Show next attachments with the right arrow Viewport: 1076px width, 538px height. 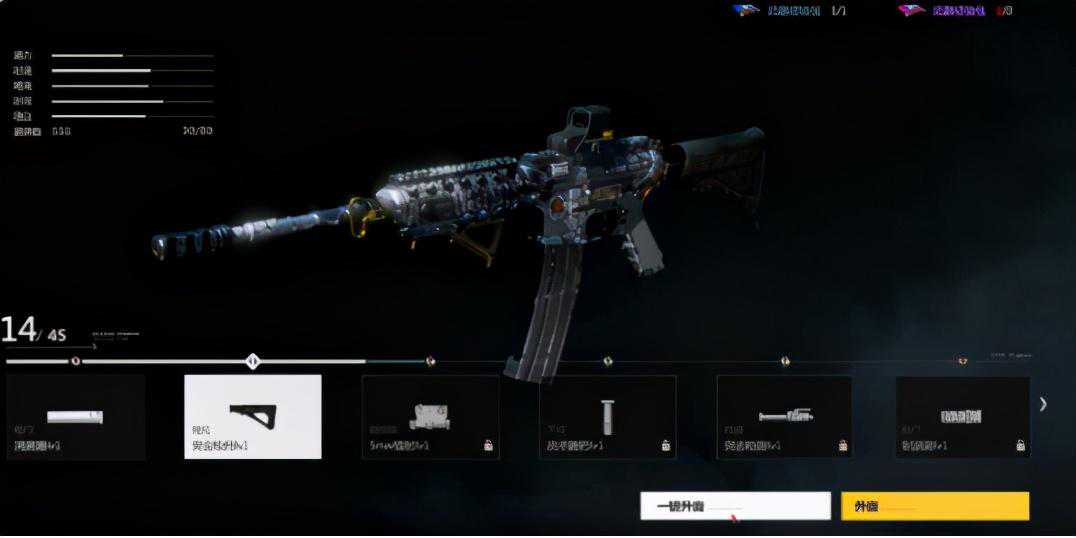(x=1043, y=404)
